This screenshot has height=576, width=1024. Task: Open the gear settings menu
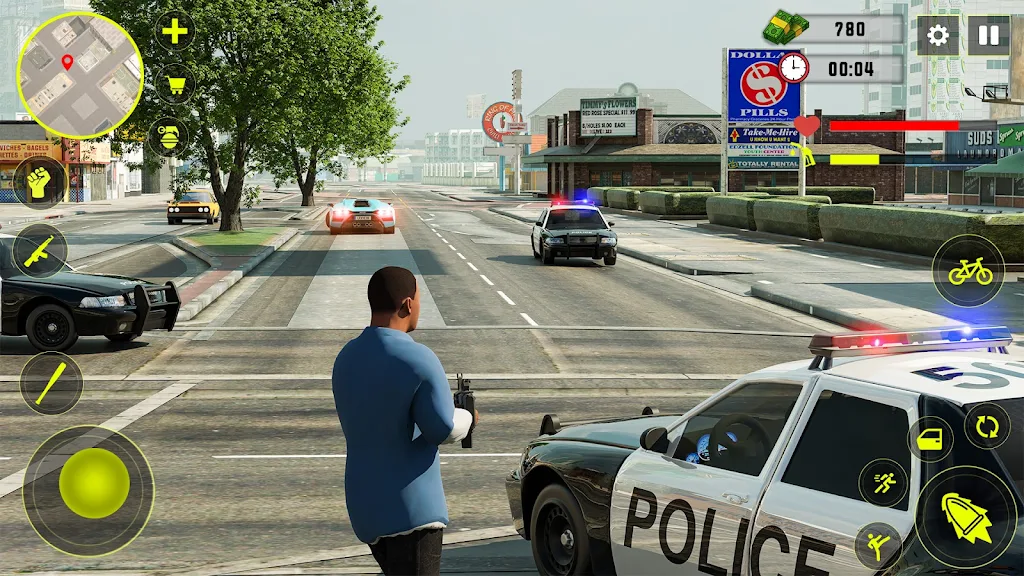[x=937, y=36]
